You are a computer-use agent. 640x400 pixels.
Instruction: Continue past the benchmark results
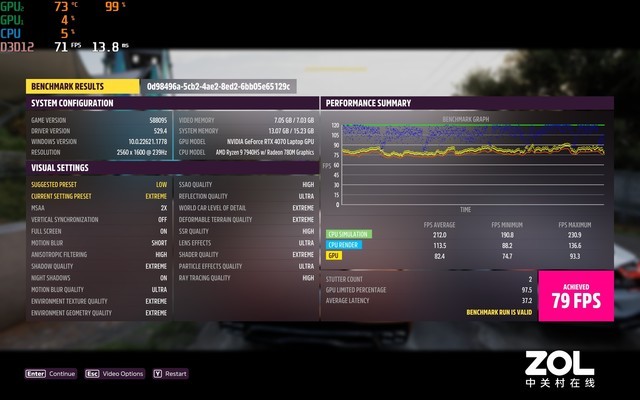[x=52, y=373]
